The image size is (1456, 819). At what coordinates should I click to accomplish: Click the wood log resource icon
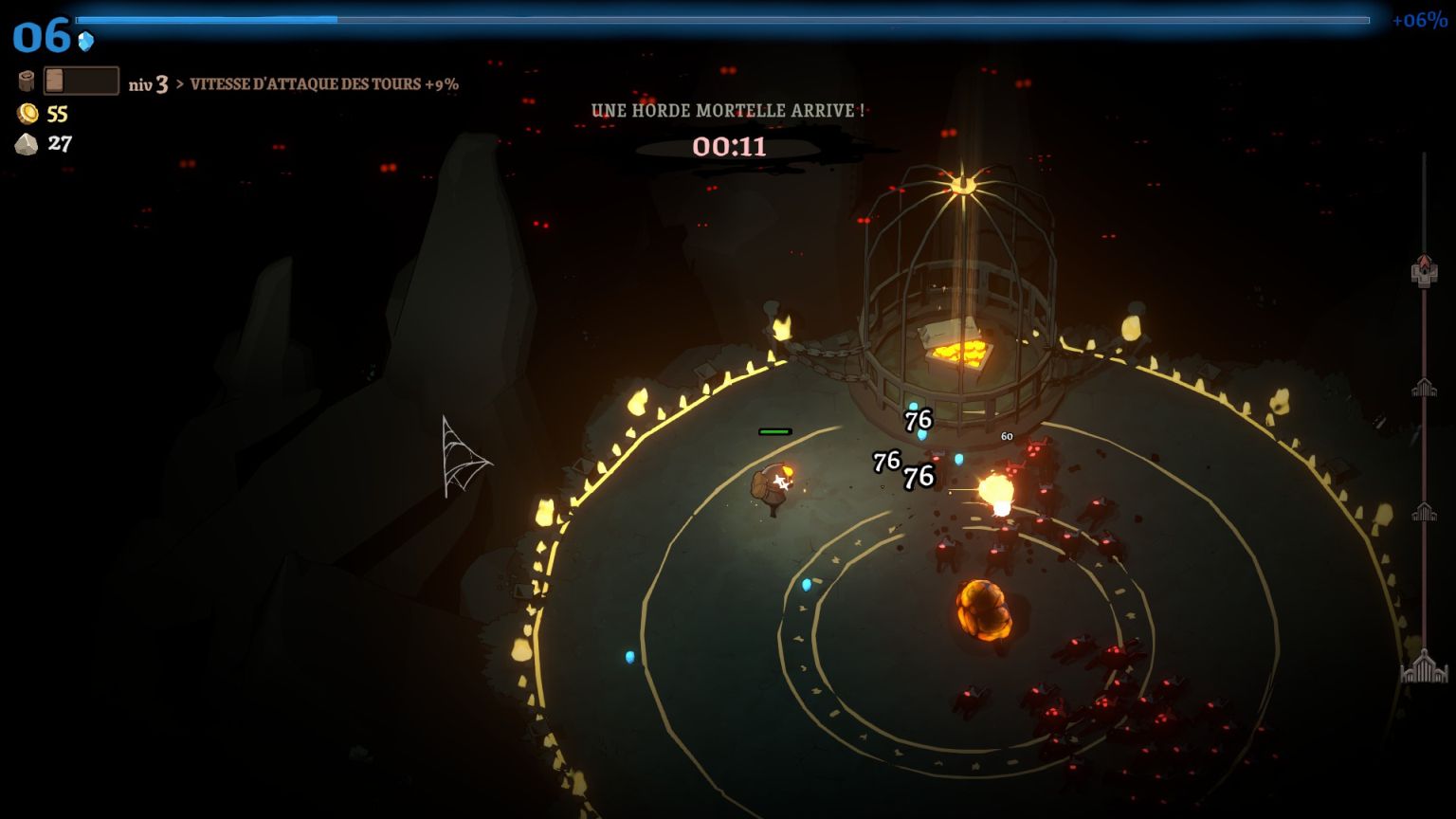tap(27, 82)
